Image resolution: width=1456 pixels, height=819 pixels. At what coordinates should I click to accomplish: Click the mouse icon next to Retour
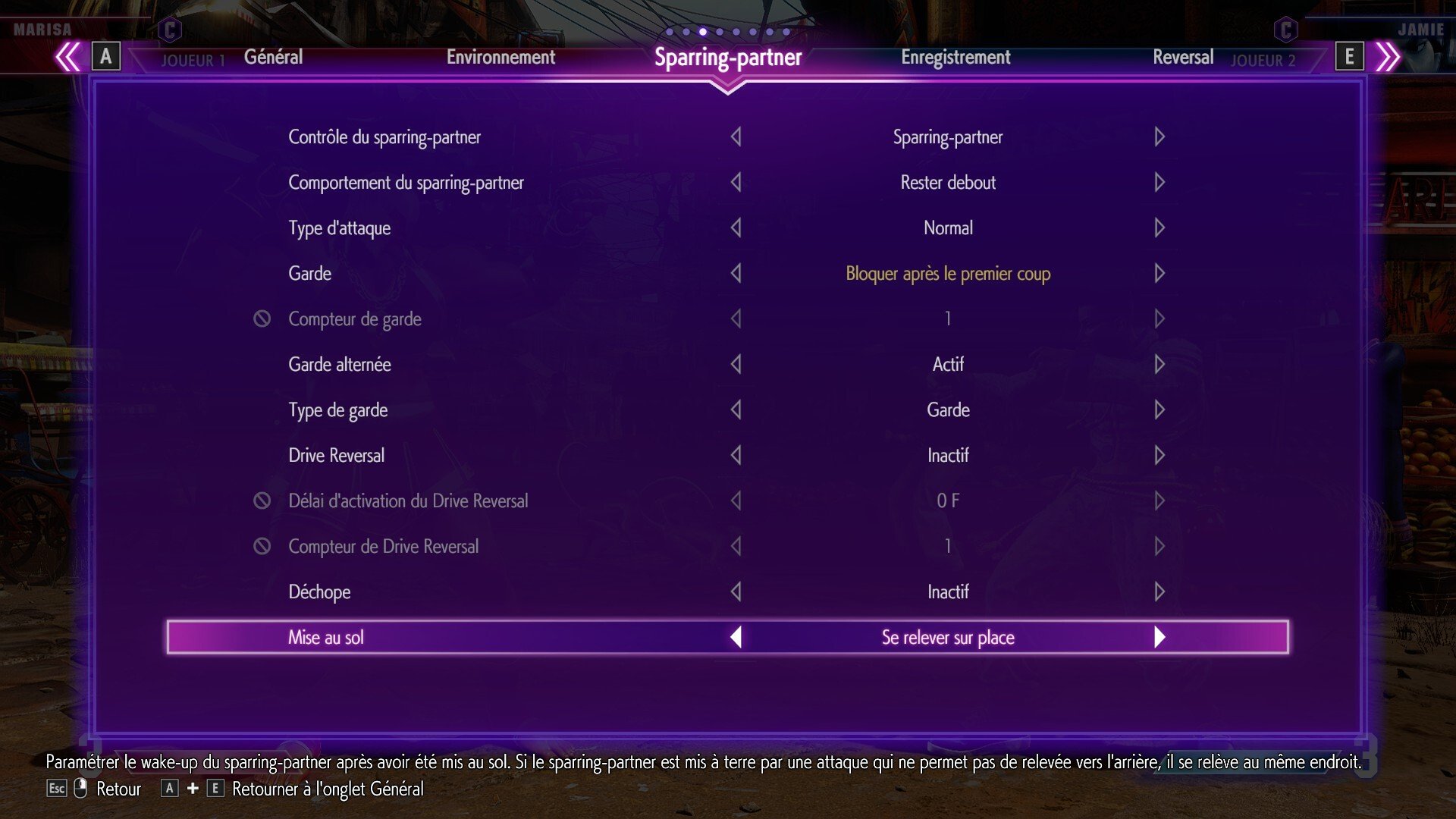(x=78, y=789)
